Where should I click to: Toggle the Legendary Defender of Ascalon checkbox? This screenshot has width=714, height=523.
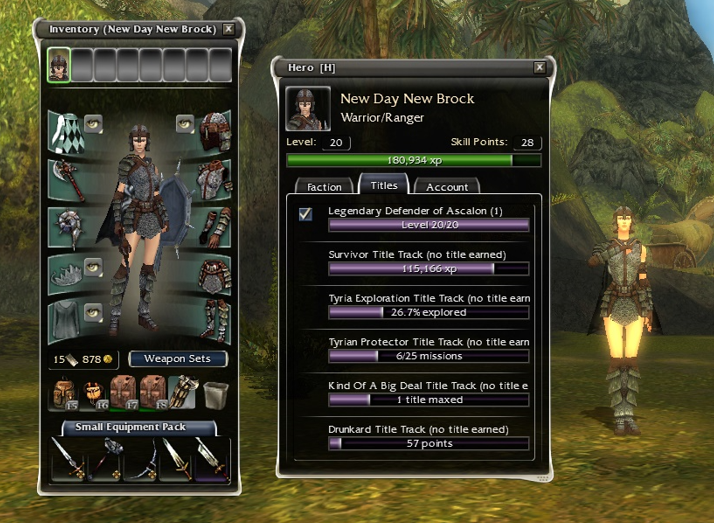click(306, 213)
